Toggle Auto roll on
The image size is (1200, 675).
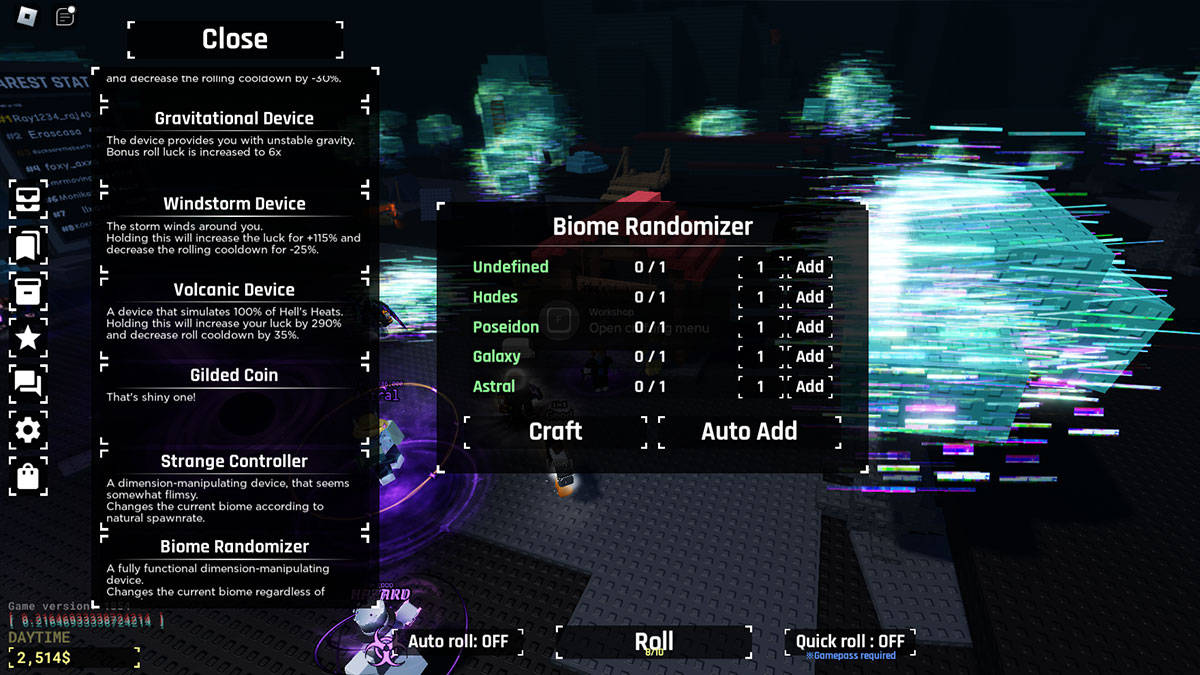458,641
